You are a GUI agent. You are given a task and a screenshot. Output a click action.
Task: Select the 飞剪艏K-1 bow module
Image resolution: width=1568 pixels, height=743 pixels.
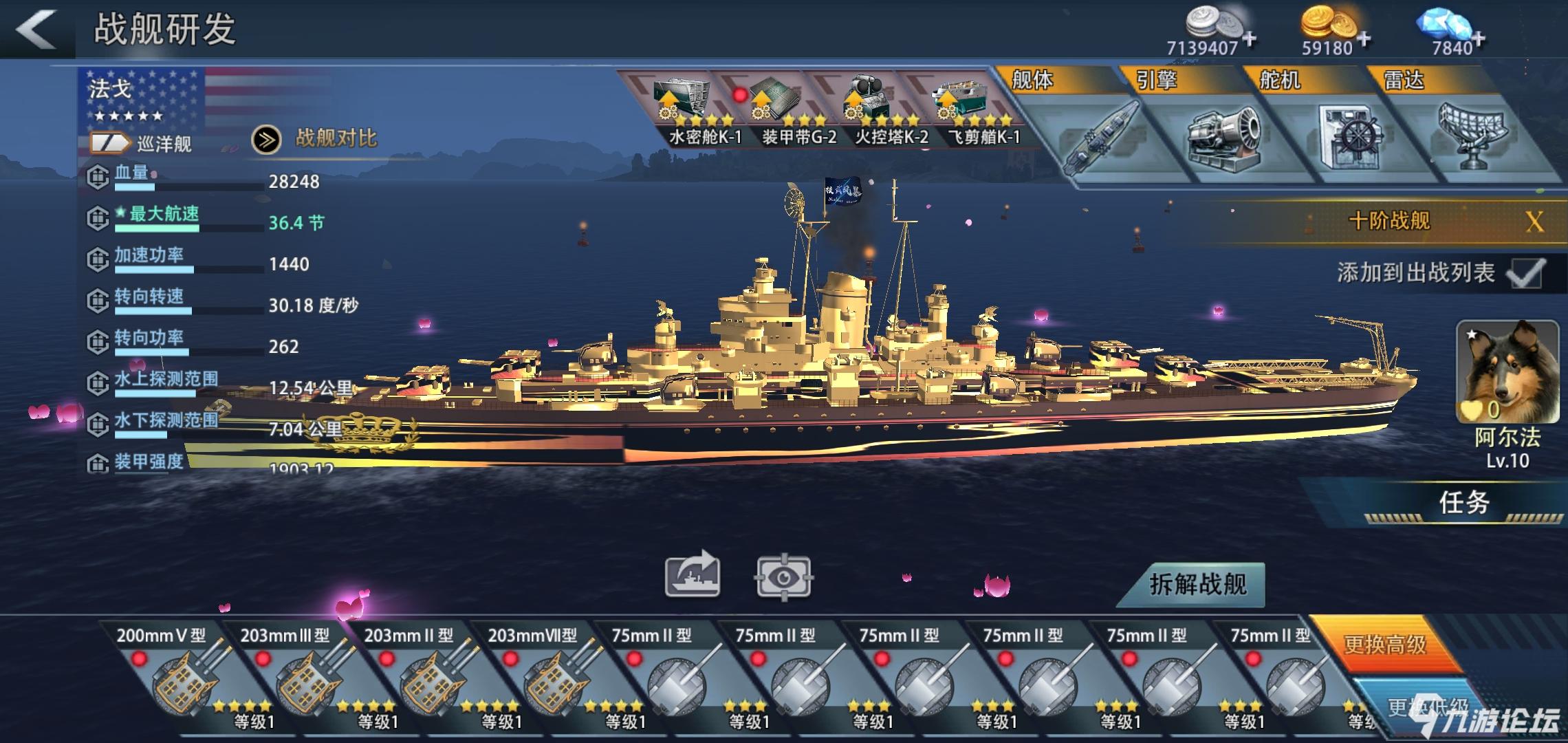[x=968, y=110]
